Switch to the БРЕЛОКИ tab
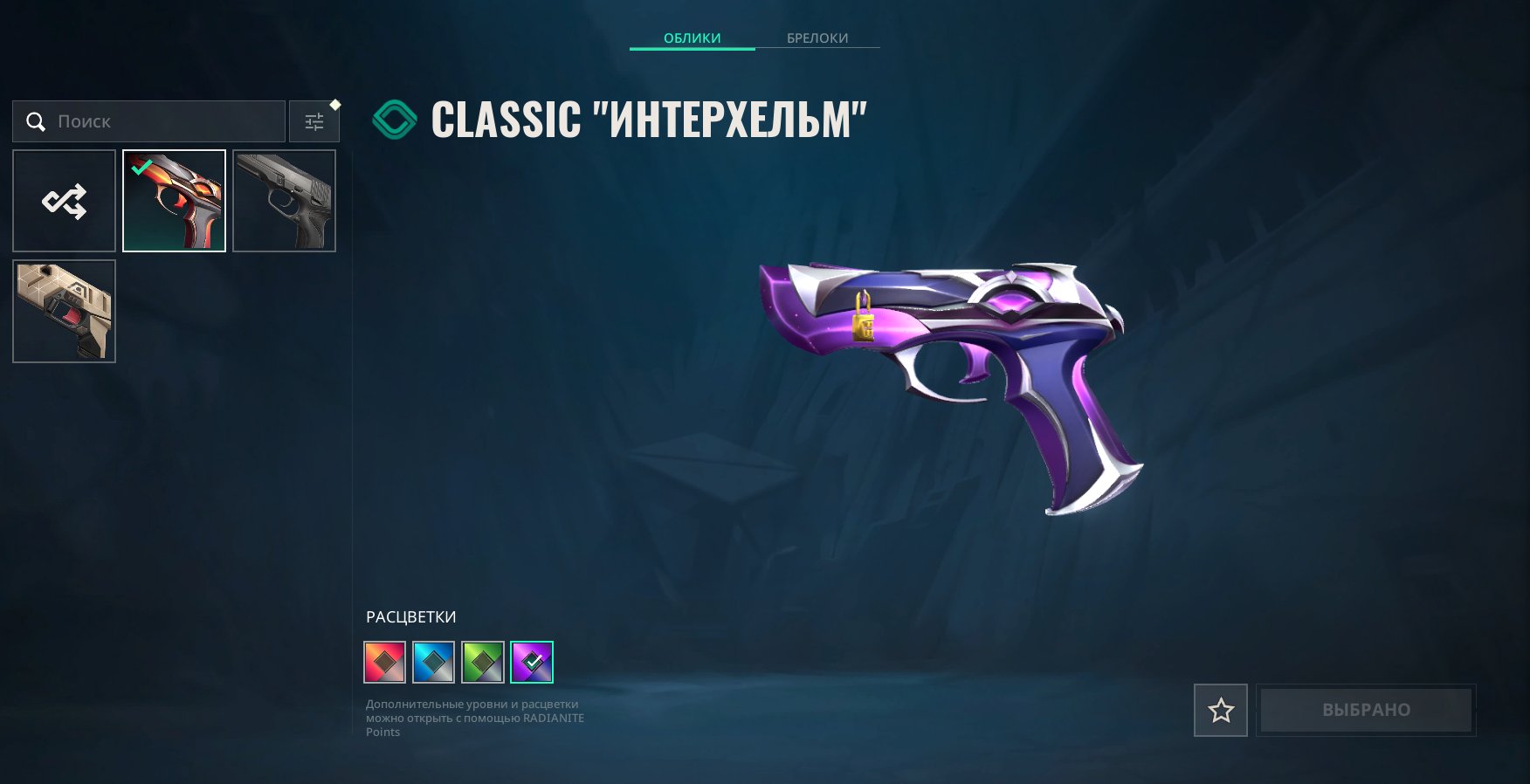Image resolution: width=1530 pixels, height=784 pixels. (x=817, y=38)
